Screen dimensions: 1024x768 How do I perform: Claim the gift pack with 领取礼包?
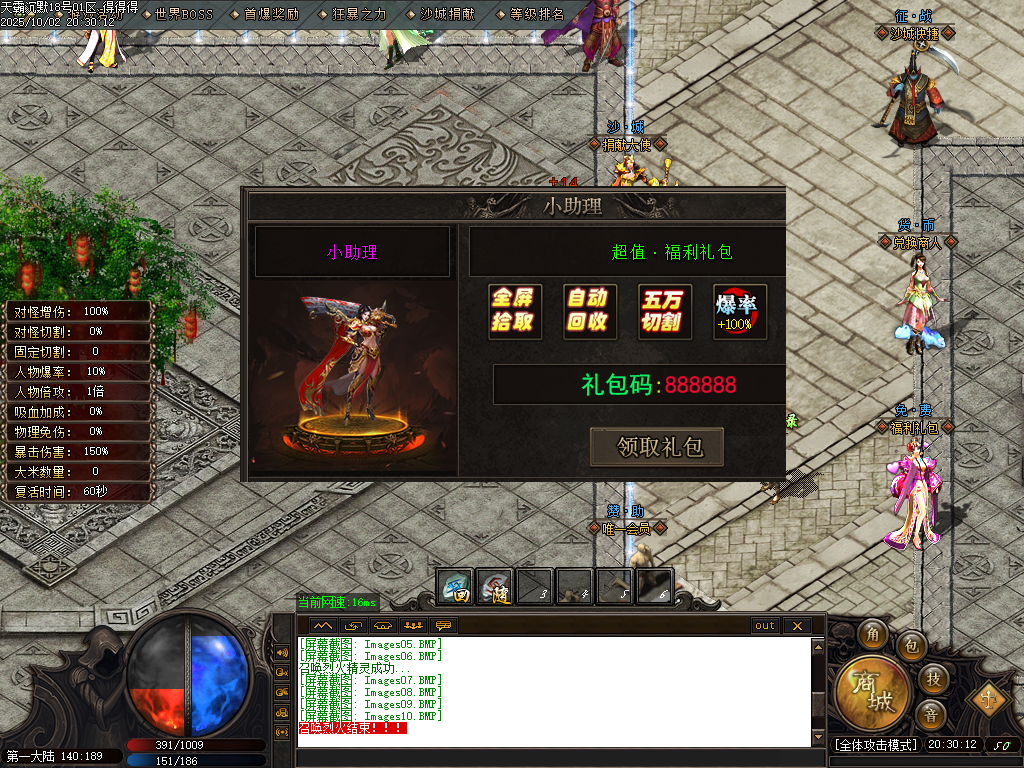[x=657, y=447]
